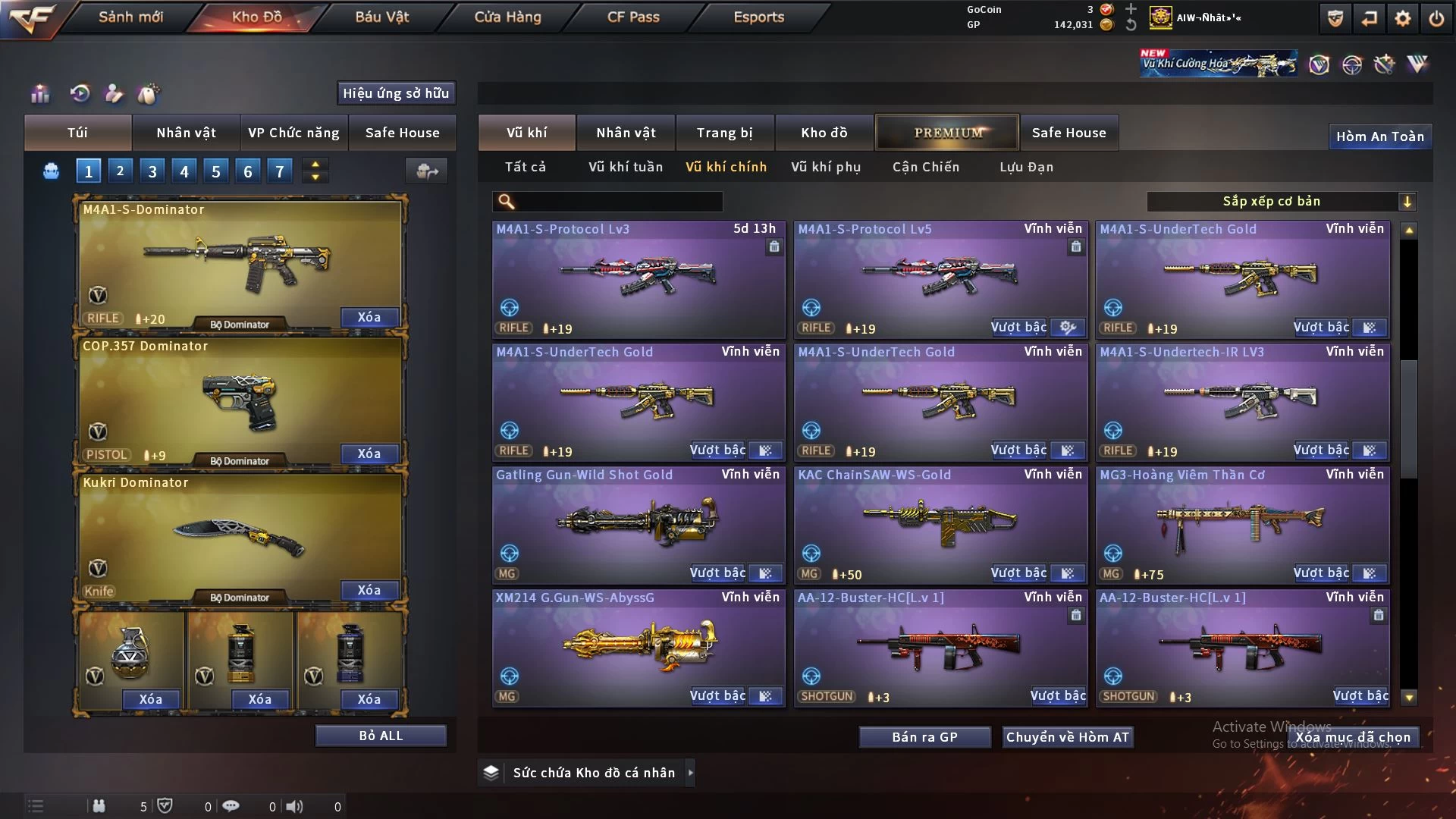Open the Sảnh mới lobby tab
The image size is (1456, 819).
(x=130, y=17)
